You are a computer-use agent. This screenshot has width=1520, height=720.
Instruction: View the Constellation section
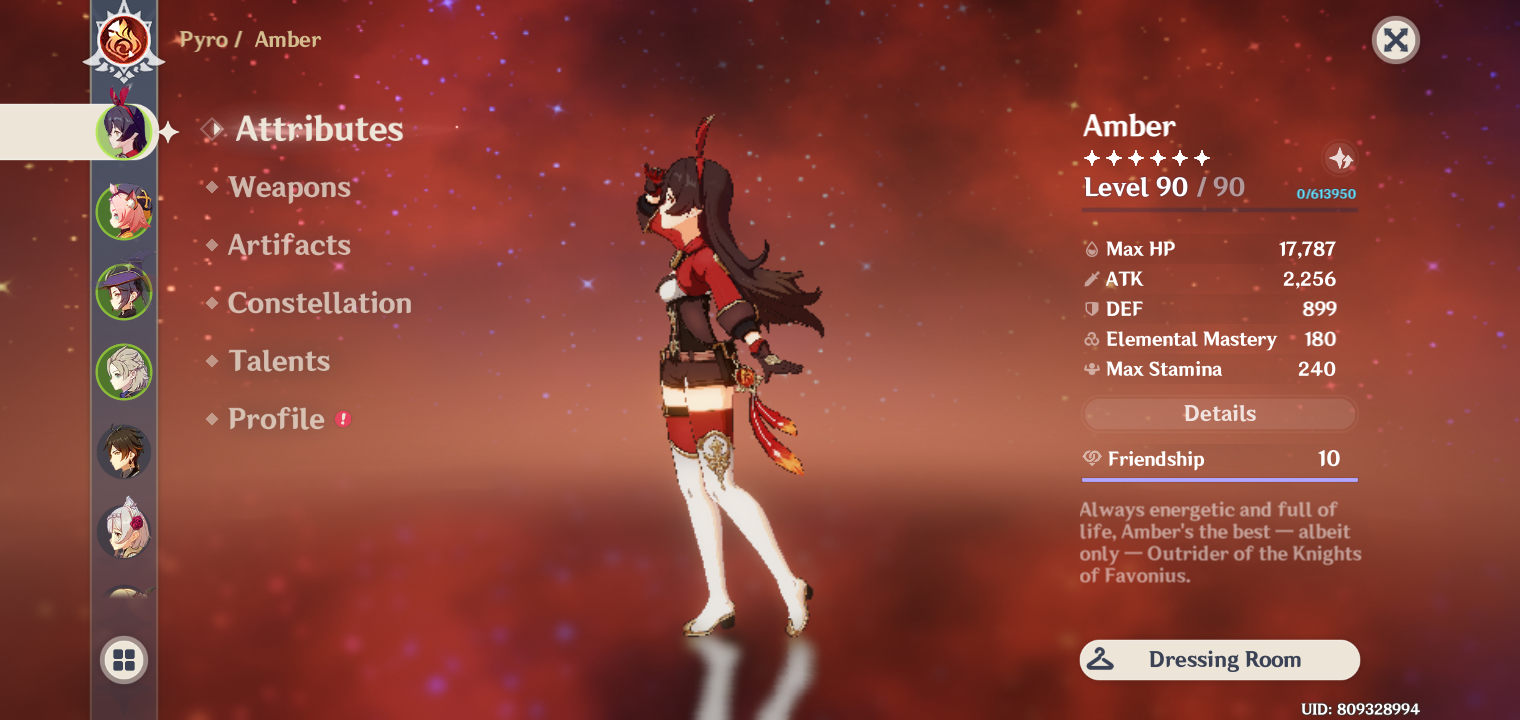[x=319, y=303]
